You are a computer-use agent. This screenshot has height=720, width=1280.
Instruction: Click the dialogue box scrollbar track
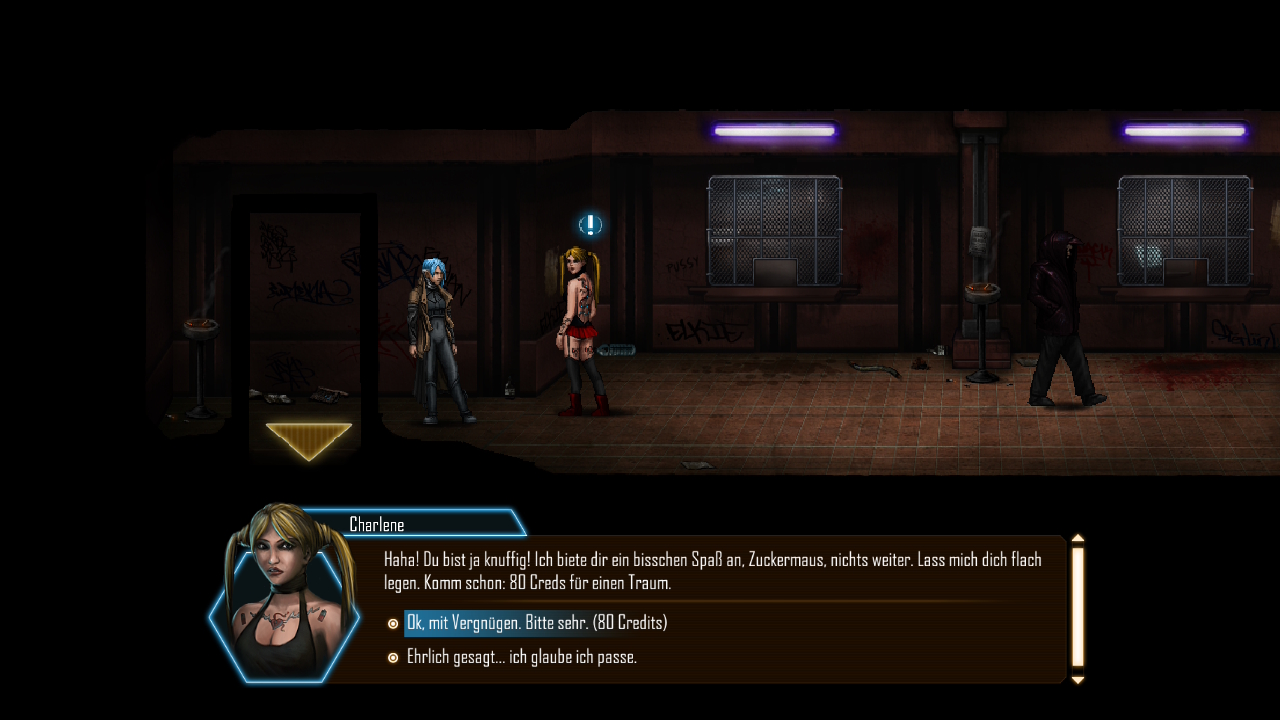point(1078,607)
